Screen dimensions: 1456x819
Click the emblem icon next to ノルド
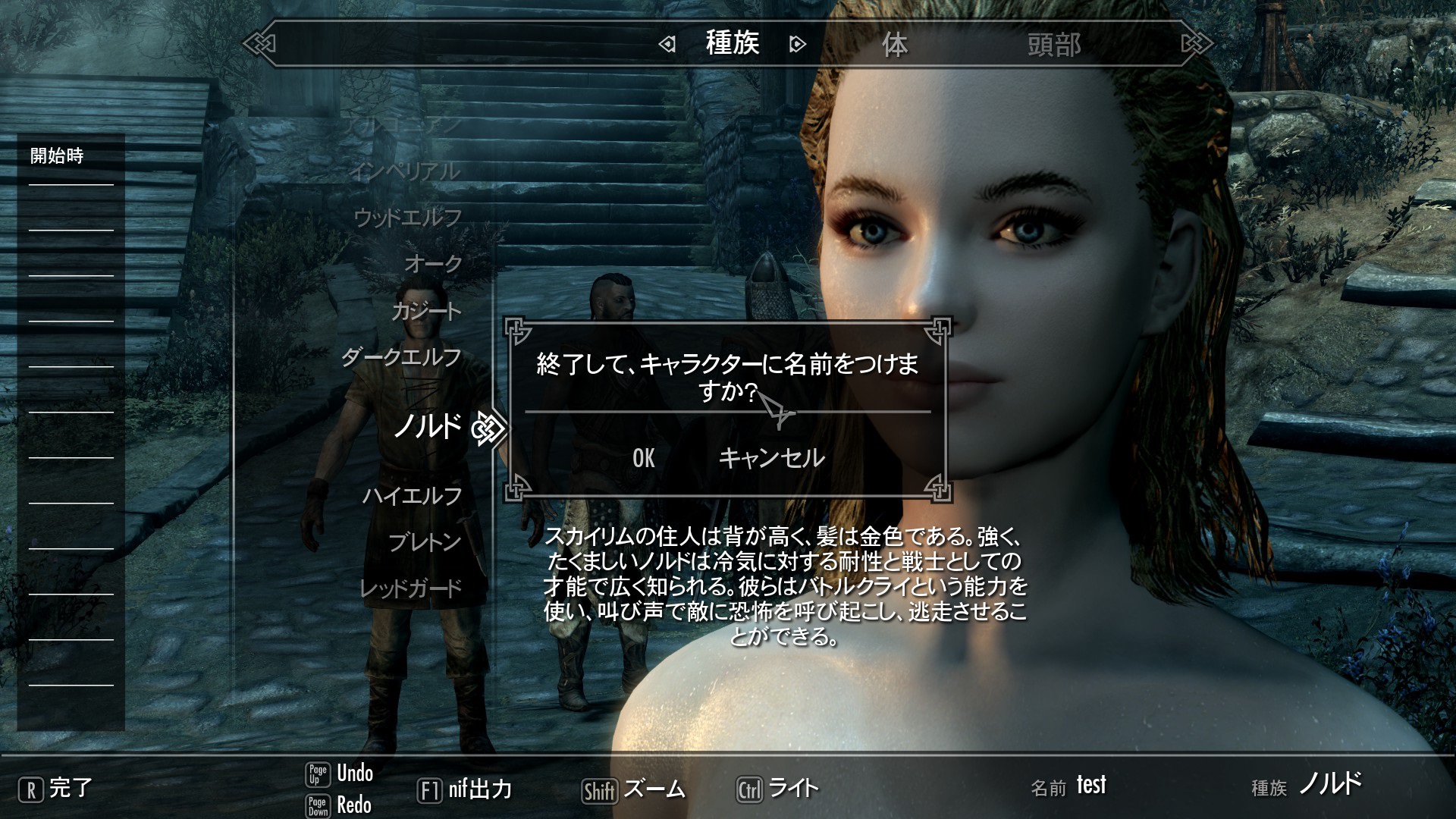pyautogui.click(x=490, y=427)
